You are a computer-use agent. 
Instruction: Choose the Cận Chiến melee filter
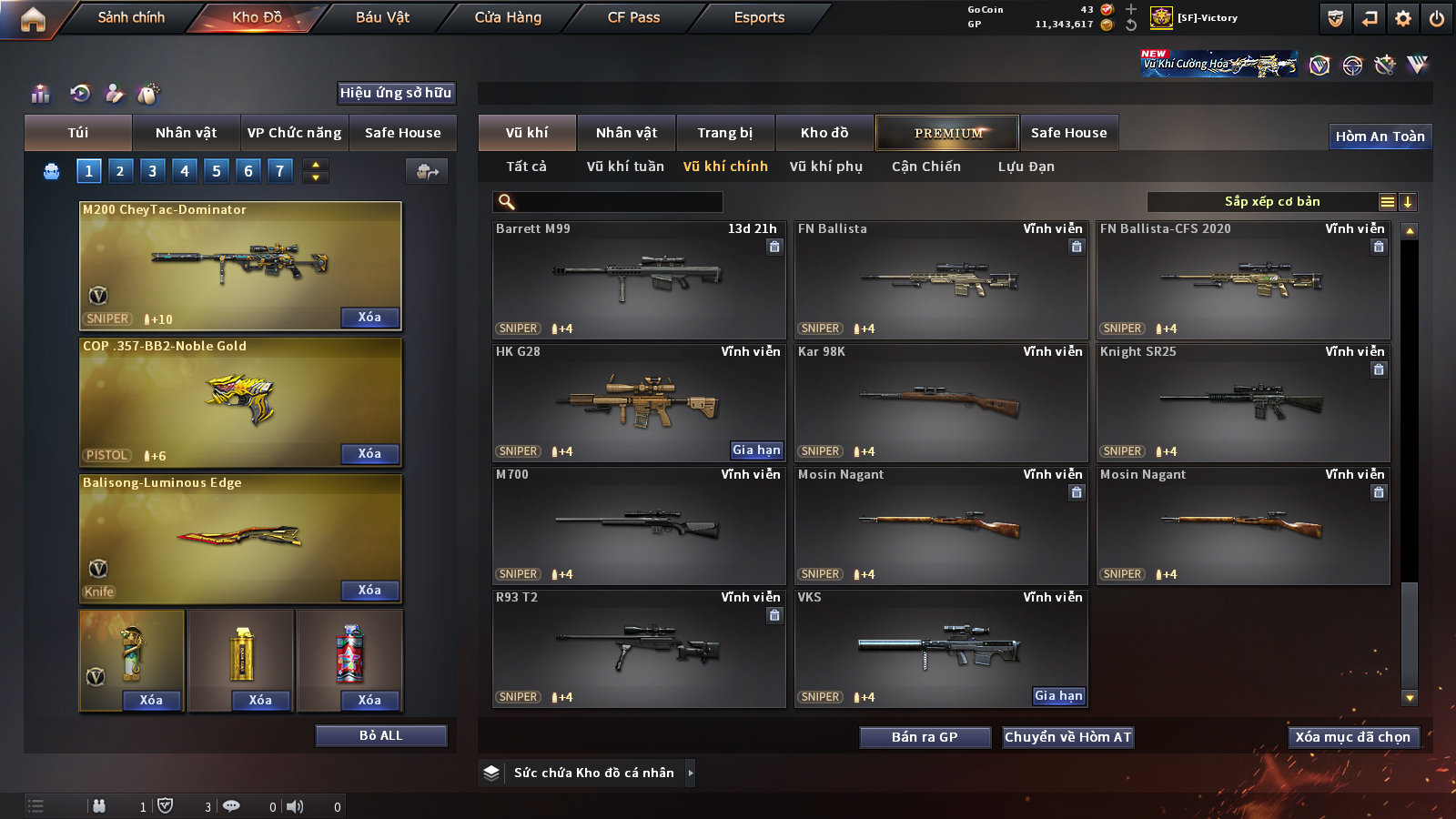point(925,167)
